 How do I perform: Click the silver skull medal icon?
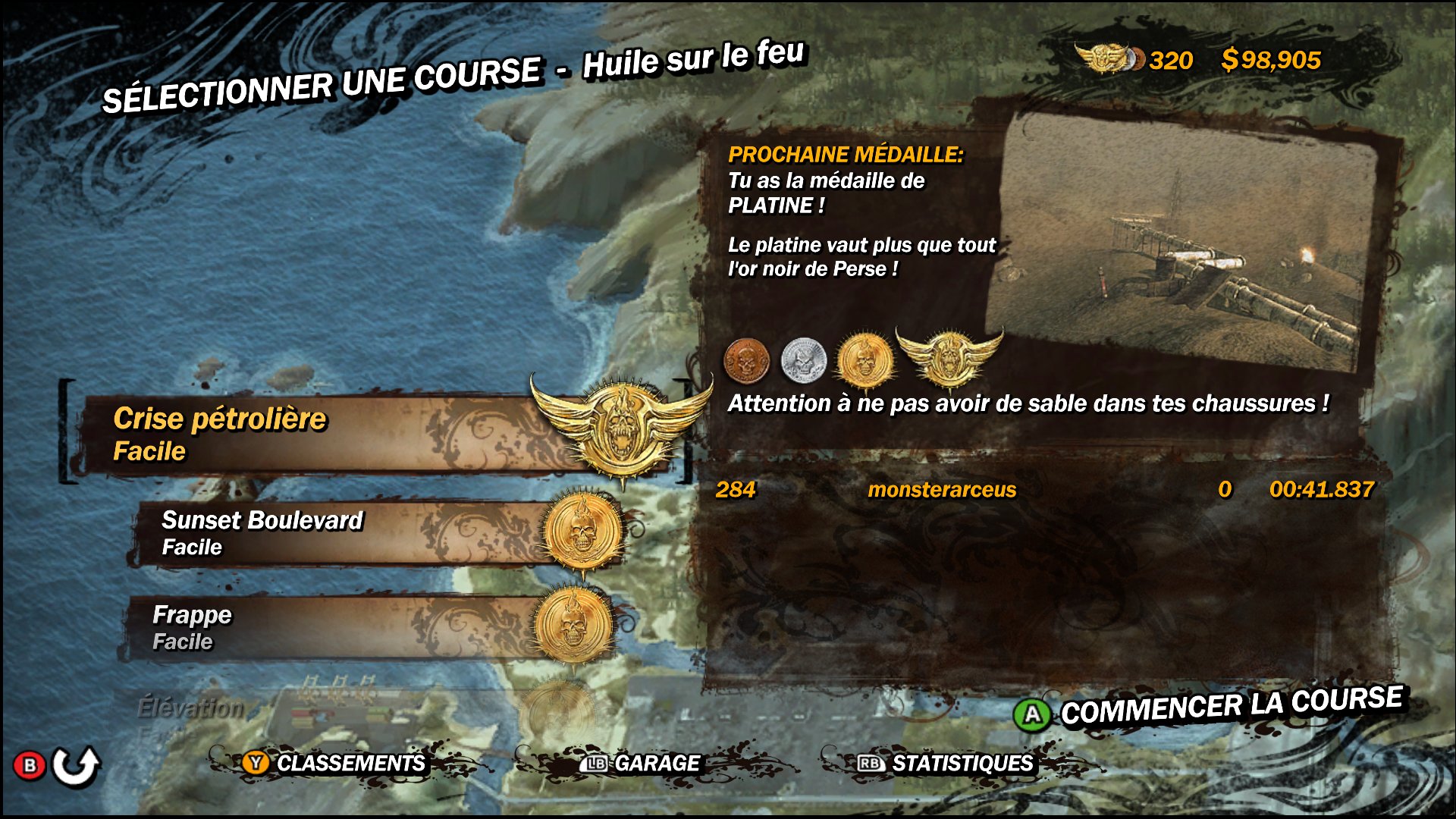click(803, 360)
